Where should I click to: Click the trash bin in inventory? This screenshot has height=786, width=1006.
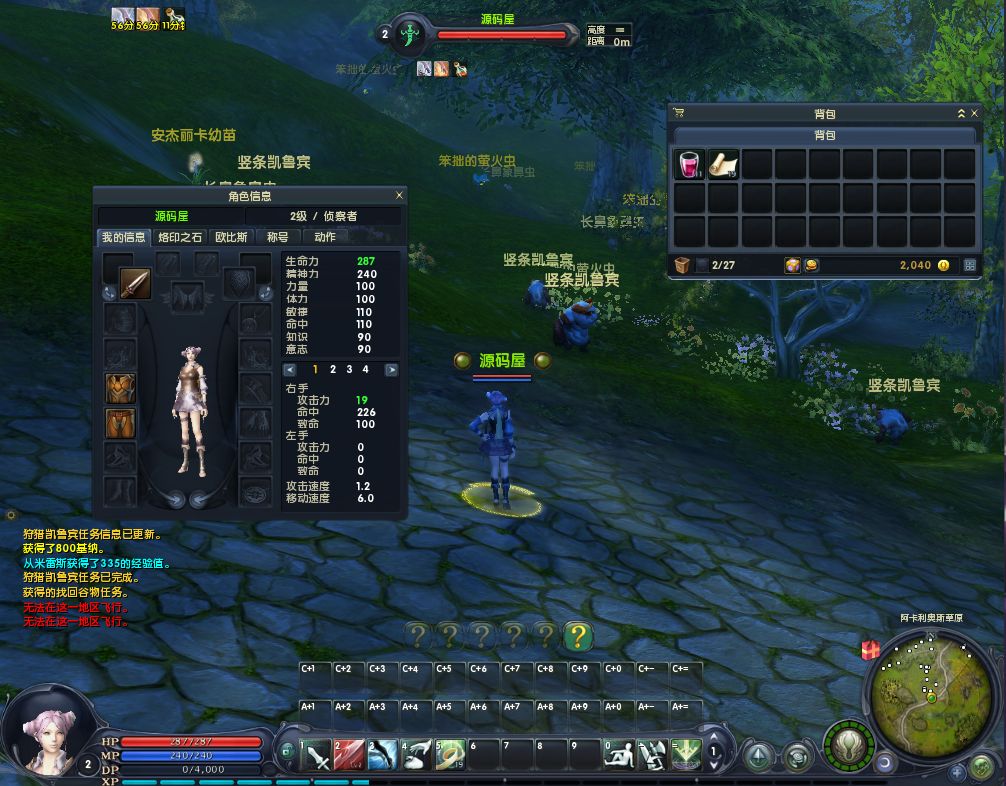coord(683,265)
